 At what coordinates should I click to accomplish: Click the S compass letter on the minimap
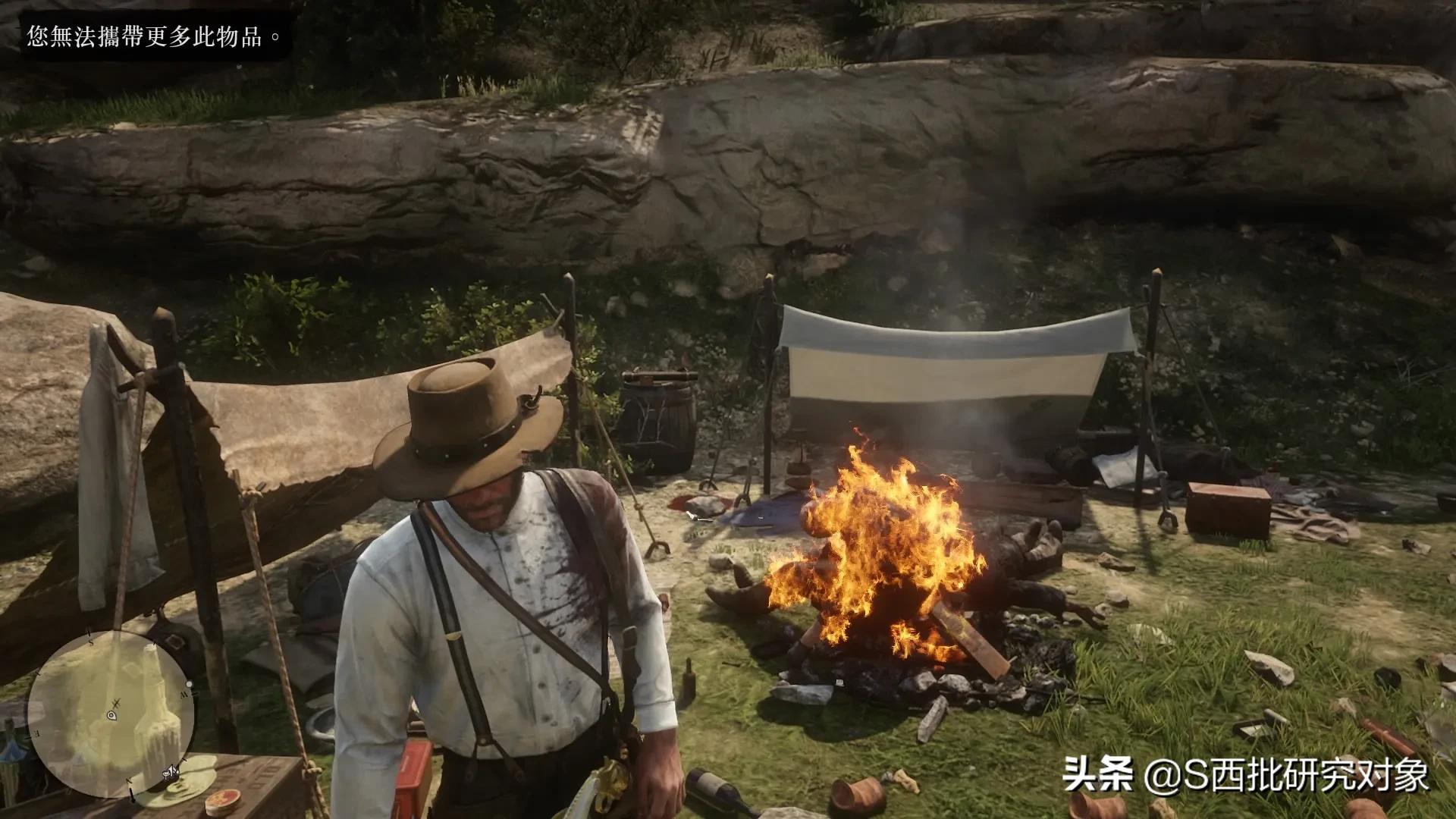click(x=91, y=642)
